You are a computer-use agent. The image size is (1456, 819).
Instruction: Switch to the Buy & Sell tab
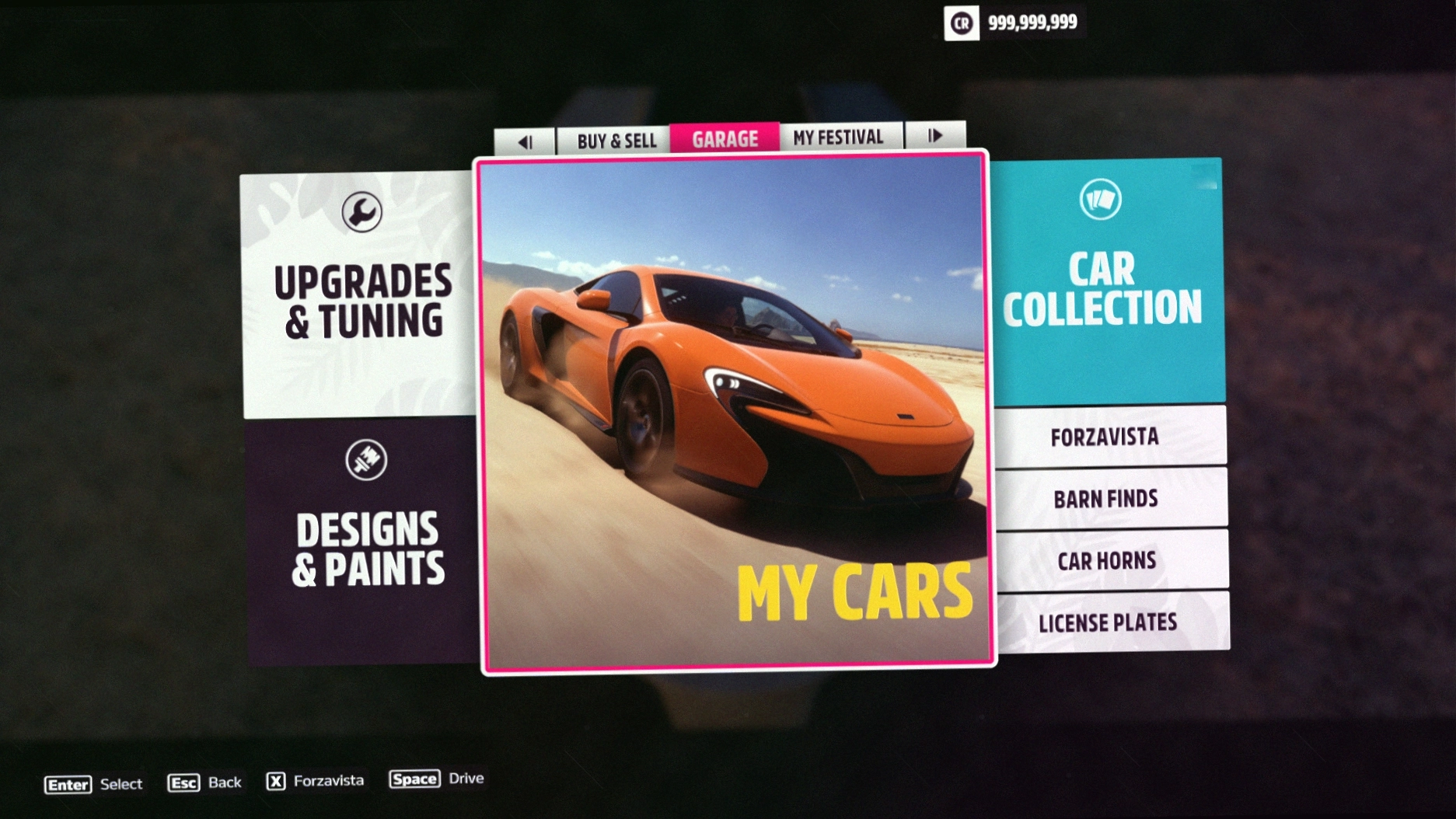coord(616,141)
